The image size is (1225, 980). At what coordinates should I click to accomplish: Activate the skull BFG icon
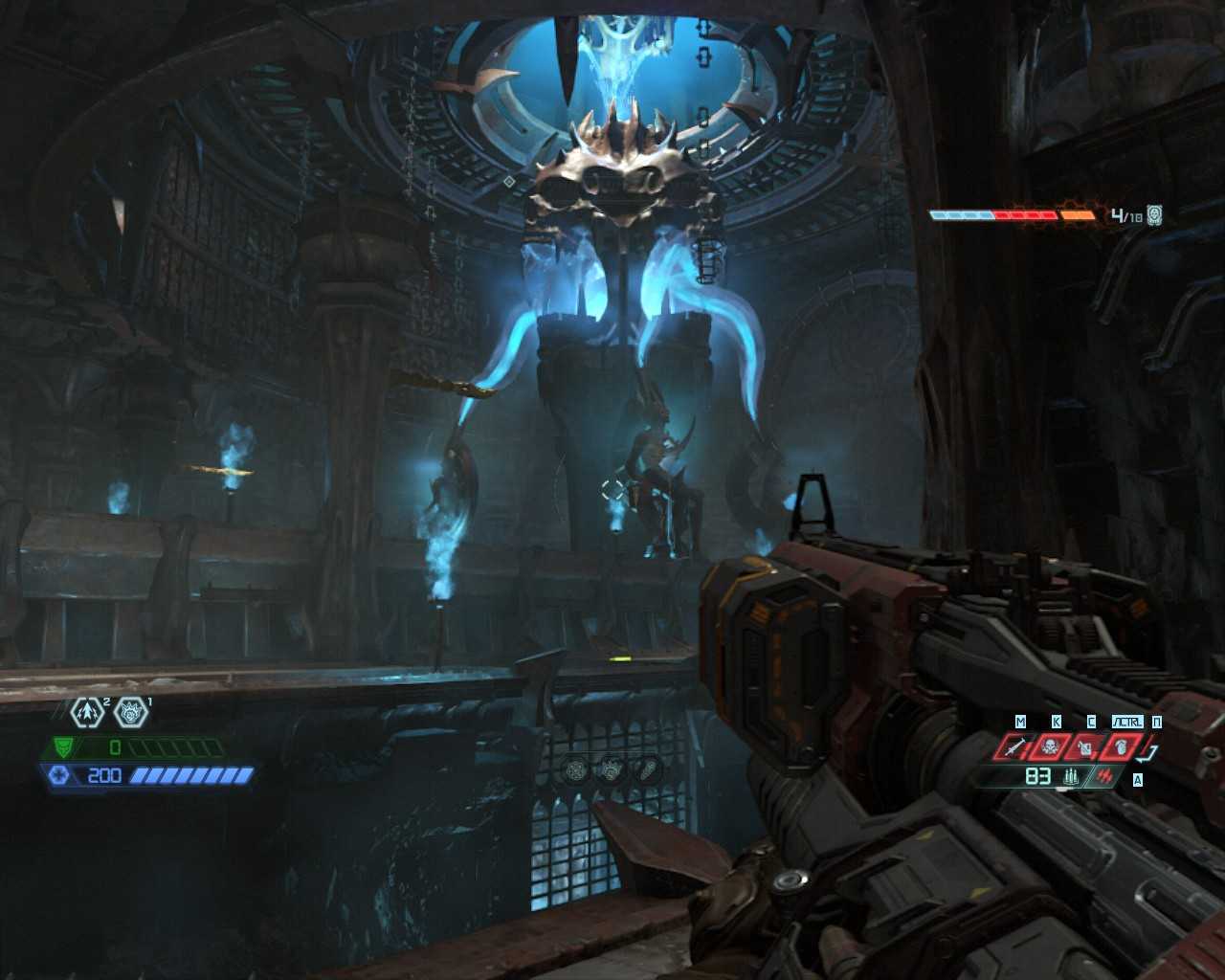(x=1050, y=746)
